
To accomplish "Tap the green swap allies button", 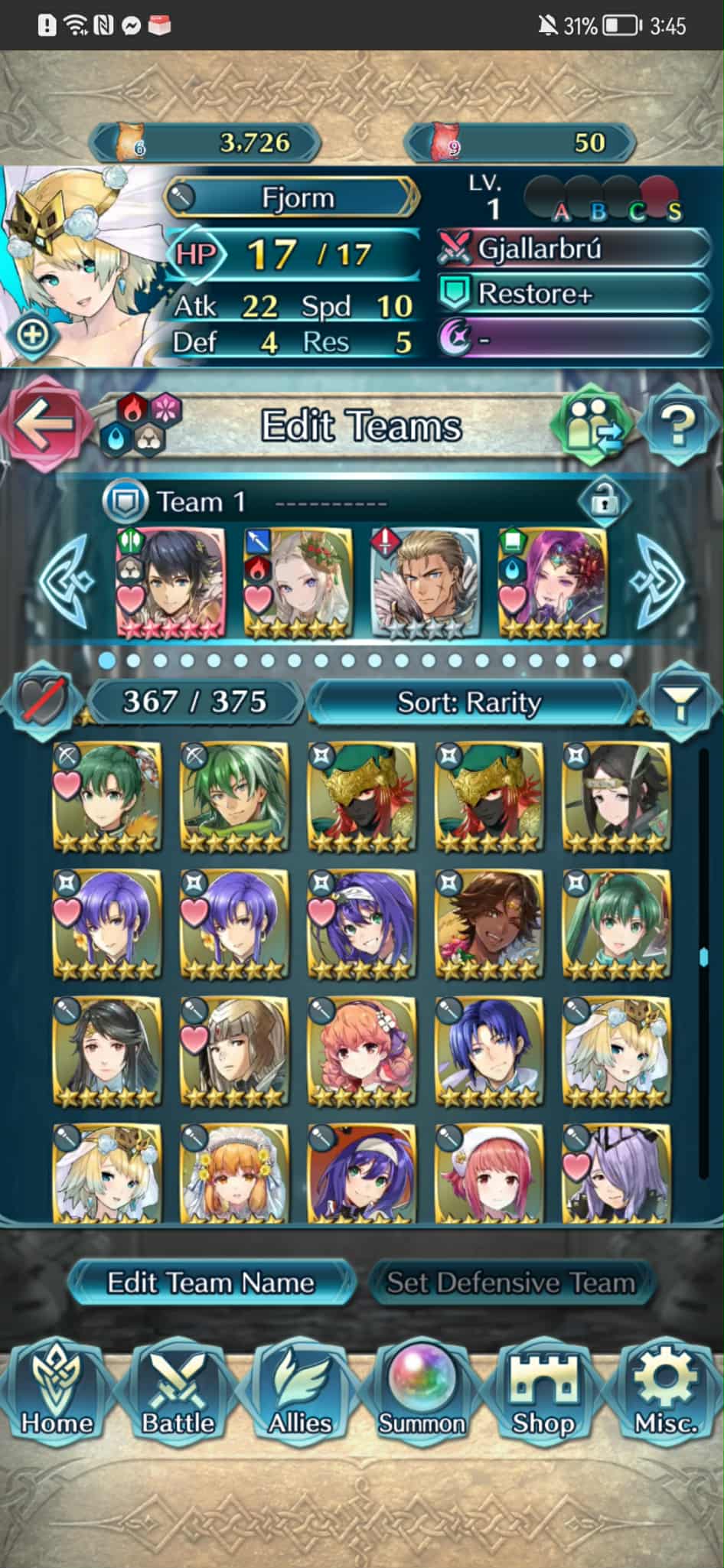I will (594, 424).
